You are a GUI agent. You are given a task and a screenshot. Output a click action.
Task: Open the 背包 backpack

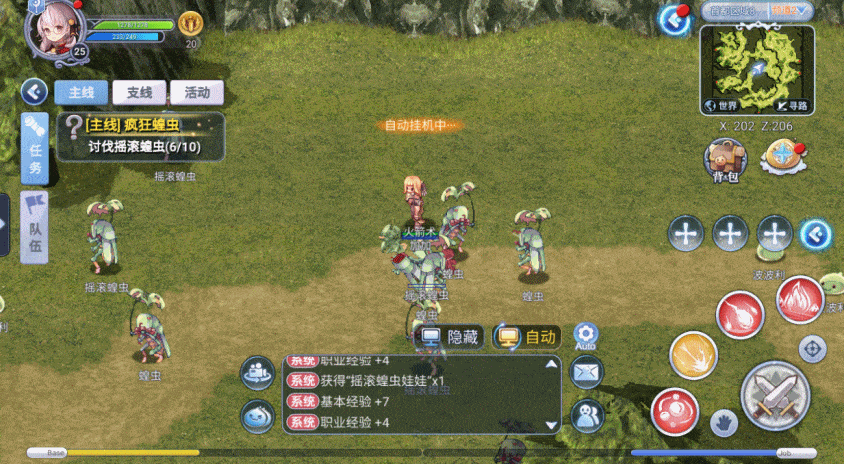pos(725,160)
